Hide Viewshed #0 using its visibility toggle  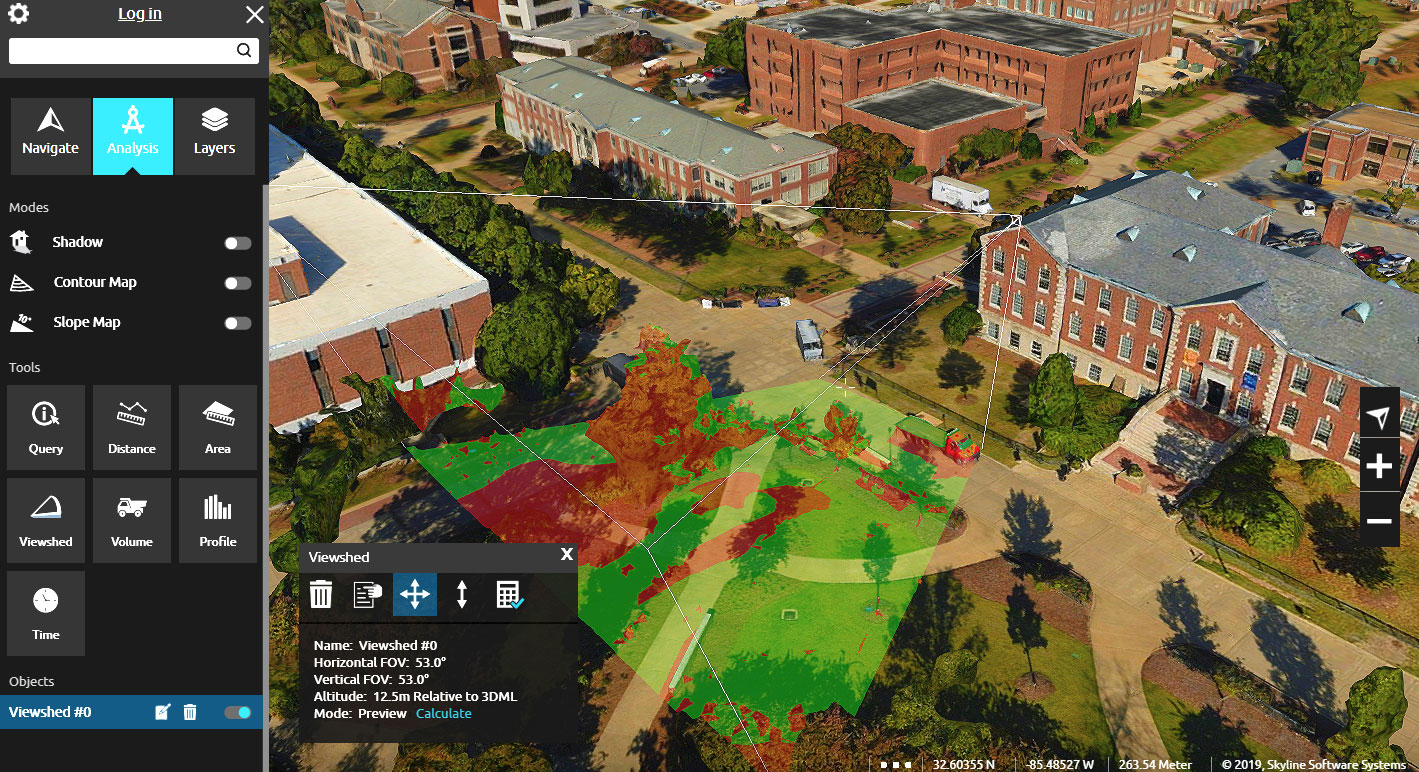click(237, 712)
